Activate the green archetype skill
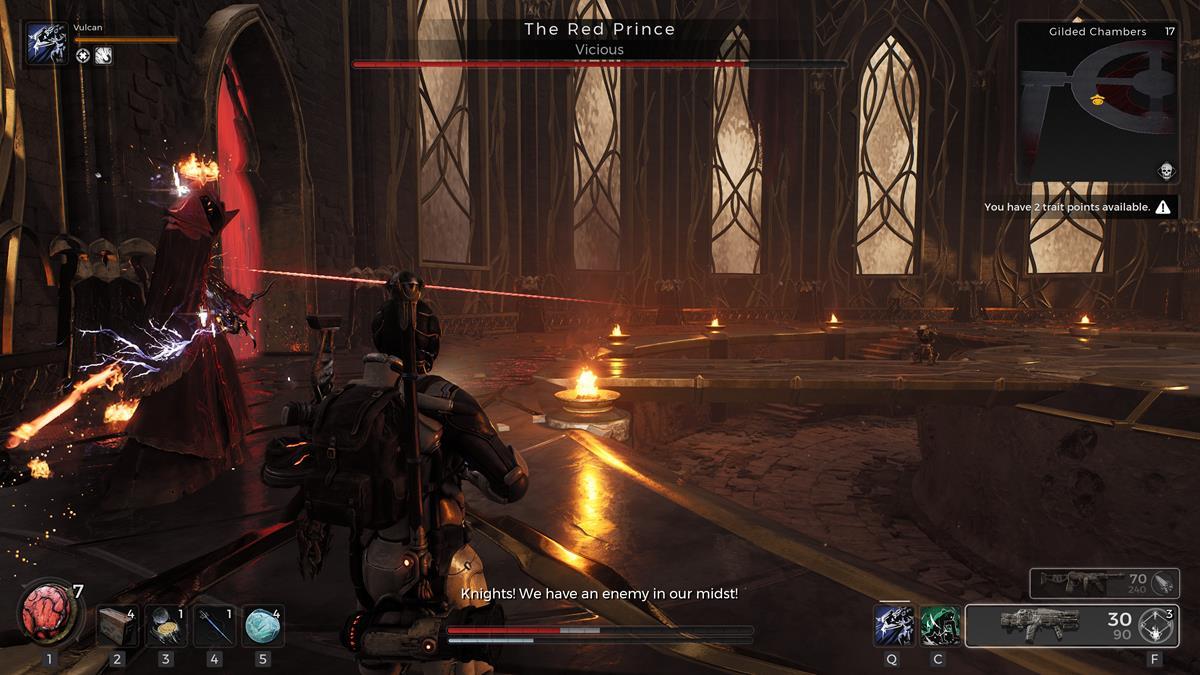Image resolution: width=1200 pixels, height=675 pixels. coord(939,625)
